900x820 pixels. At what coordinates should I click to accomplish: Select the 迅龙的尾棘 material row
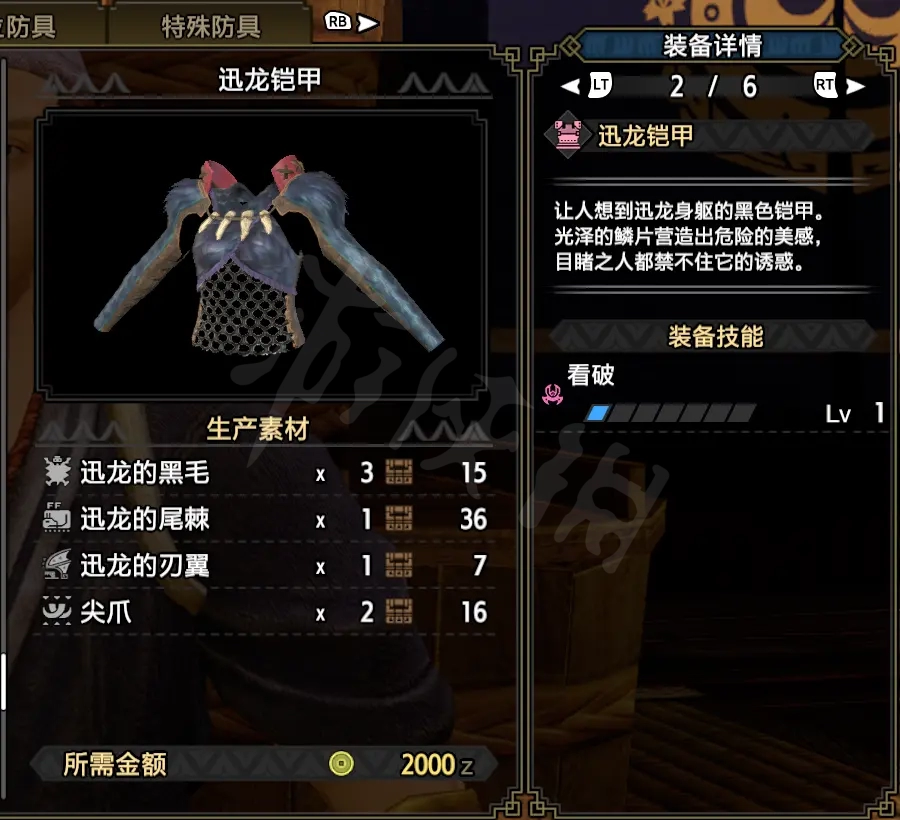tap(266, 519)
